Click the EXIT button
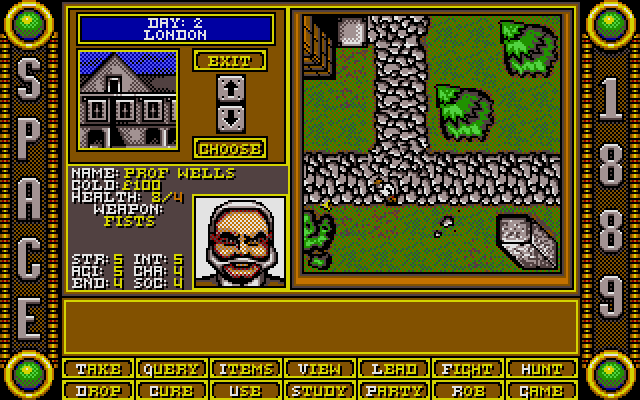The width and height of the screenshot is (640, 400). [229, 60]
